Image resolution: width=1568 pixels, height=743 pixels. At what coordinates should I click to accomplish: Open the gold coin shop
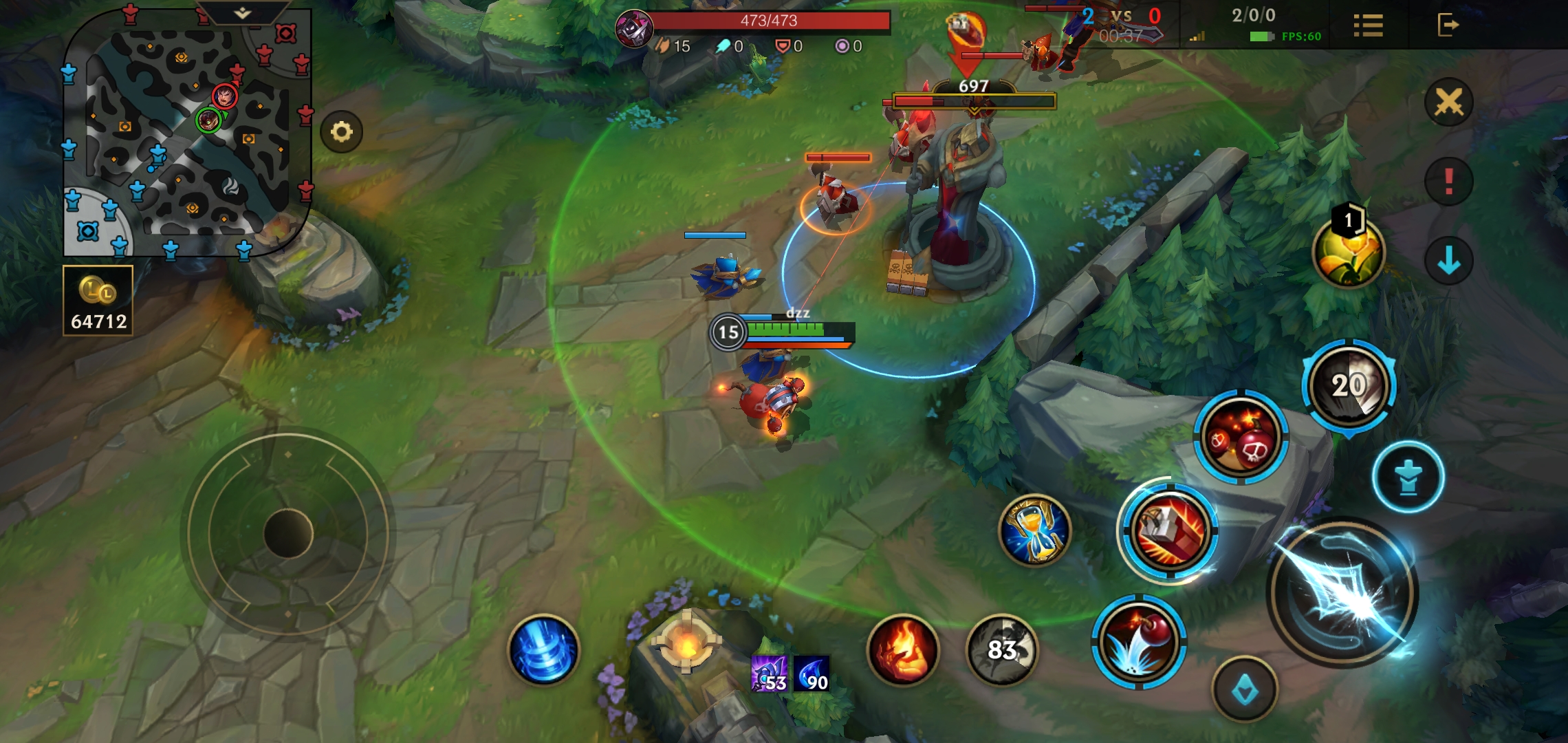click(x=98, y=301)
